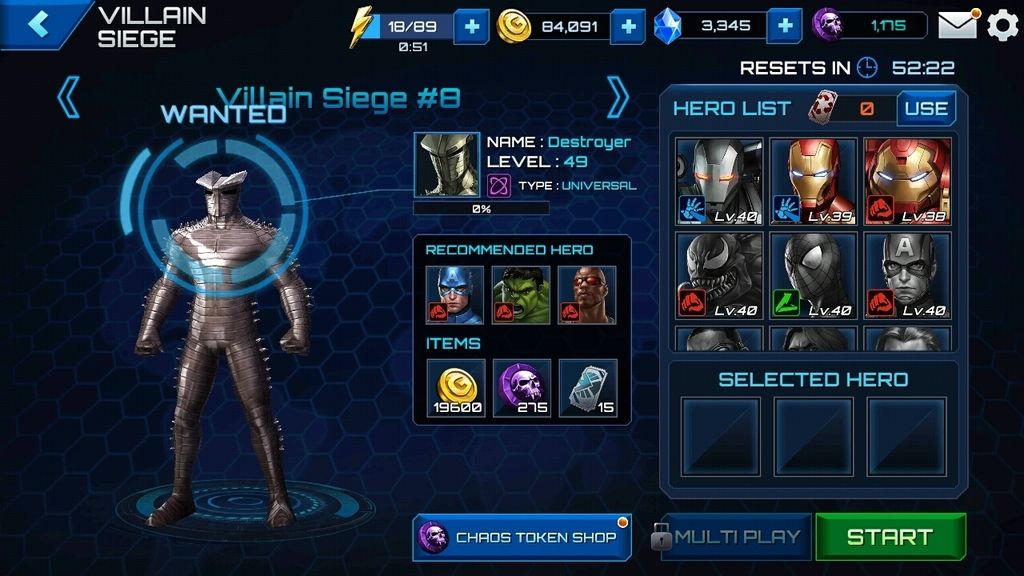
Task: Select the black suit Spider-Man hero
Action: coord(813,275)
